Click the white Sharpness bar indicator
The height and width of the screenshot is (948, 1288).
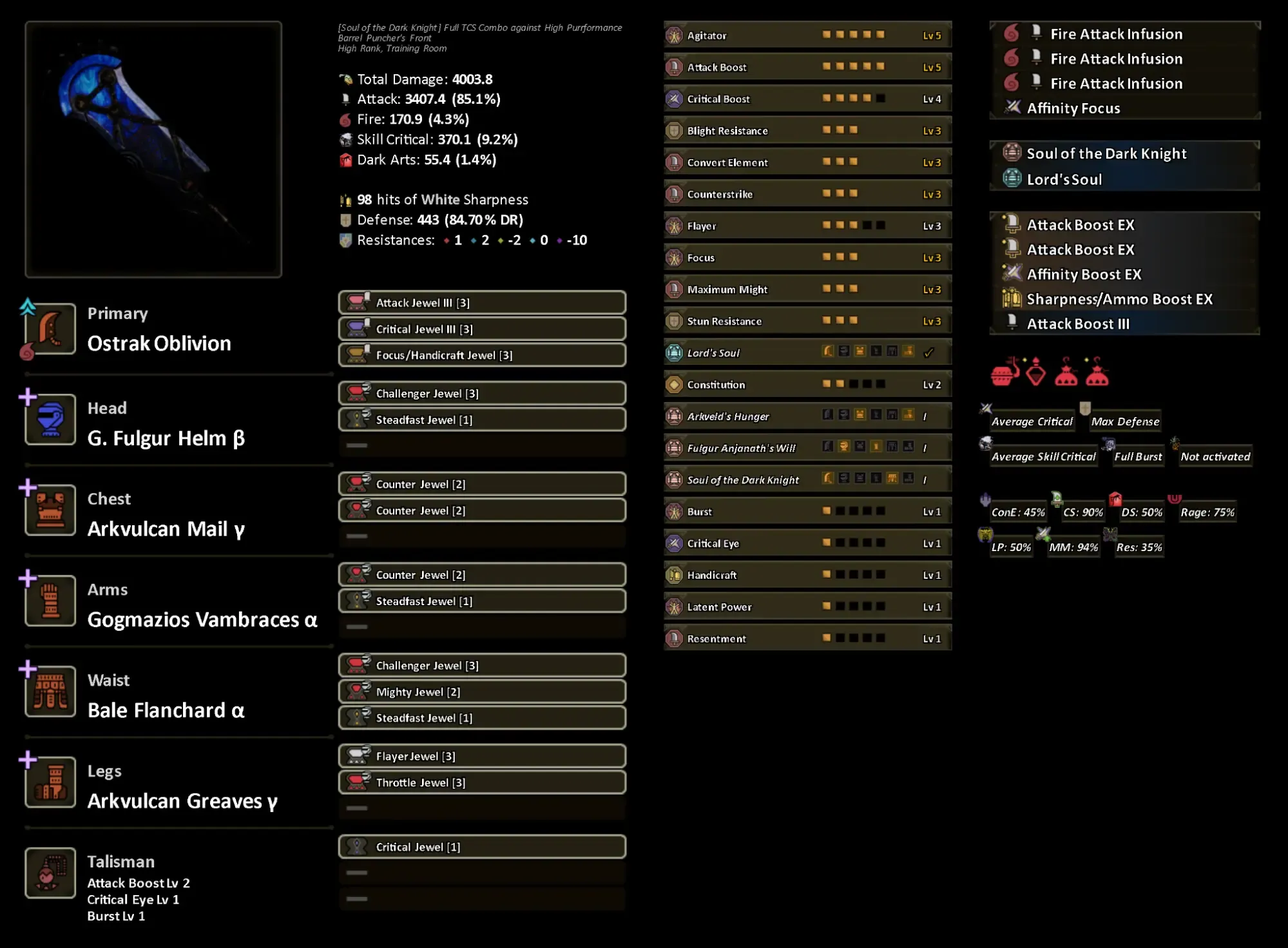coord(347,200)
